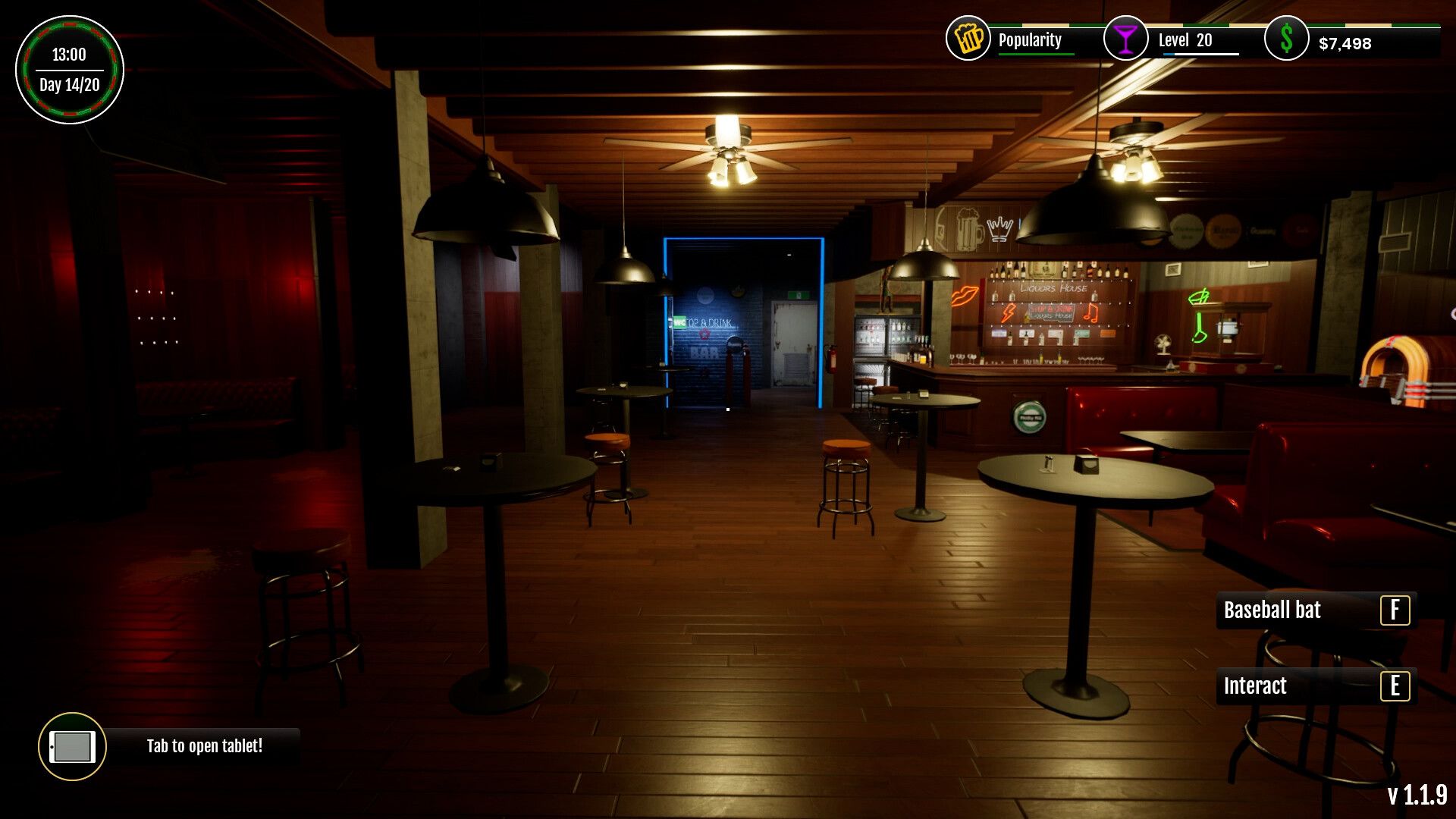Select the purple cocktail Level icon
Image resolution: width=1456 pixels, height=819 pixels.
pos(1125,40)
